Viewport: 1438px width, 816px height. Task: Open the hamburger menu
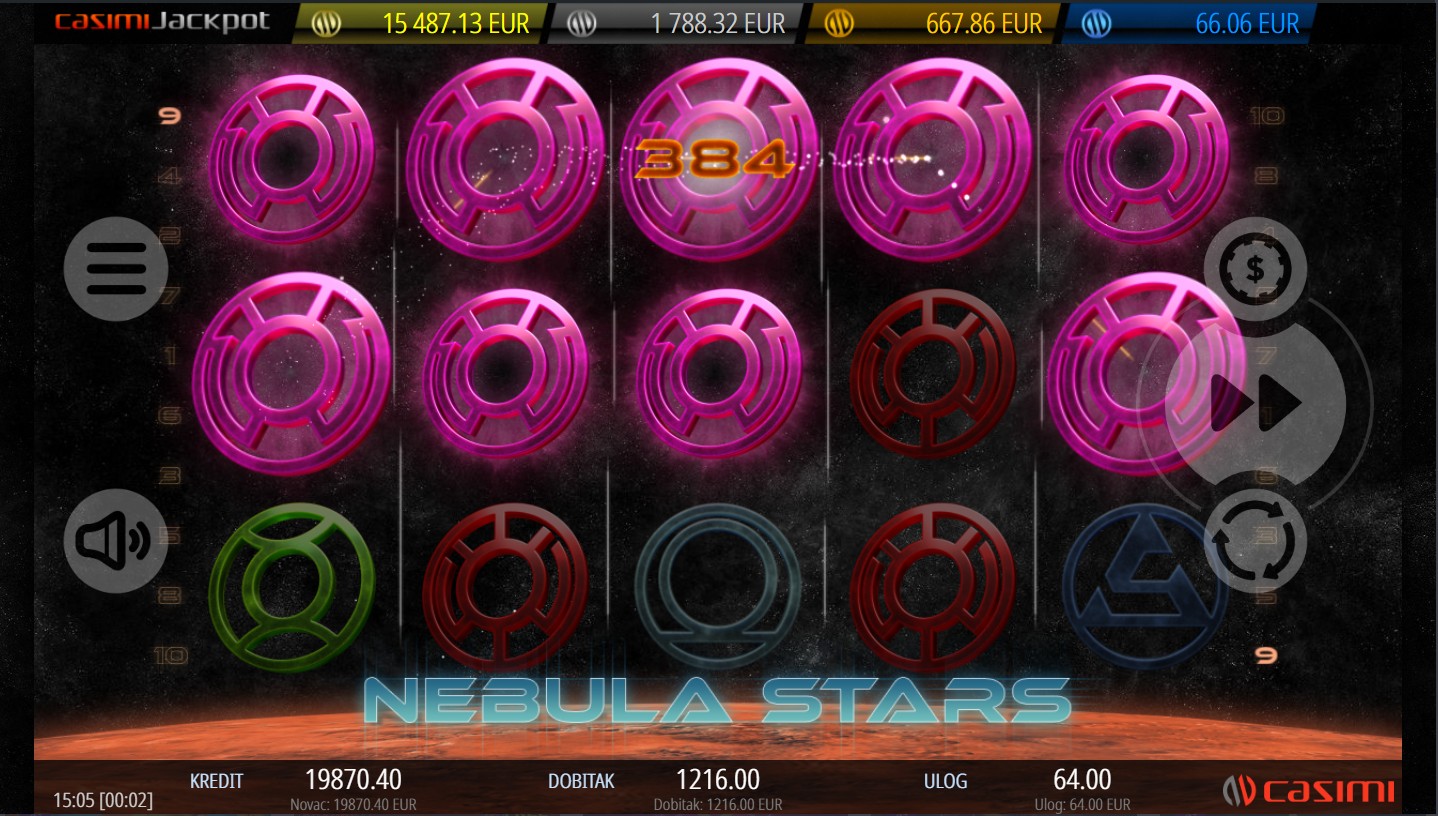[x=115, y=269]
